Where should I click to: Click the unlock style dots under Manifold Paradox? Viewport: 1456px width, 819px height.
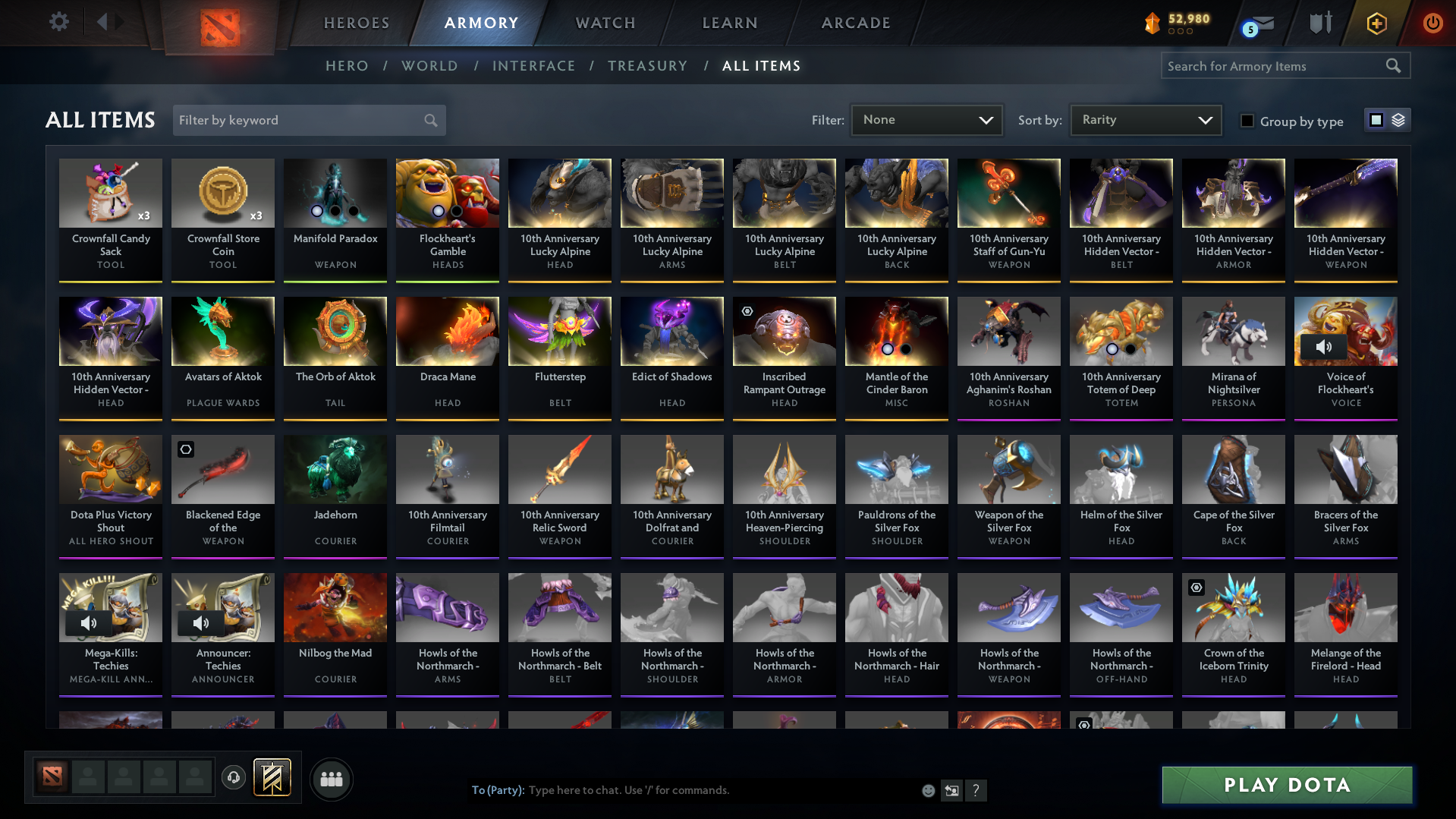335,213
